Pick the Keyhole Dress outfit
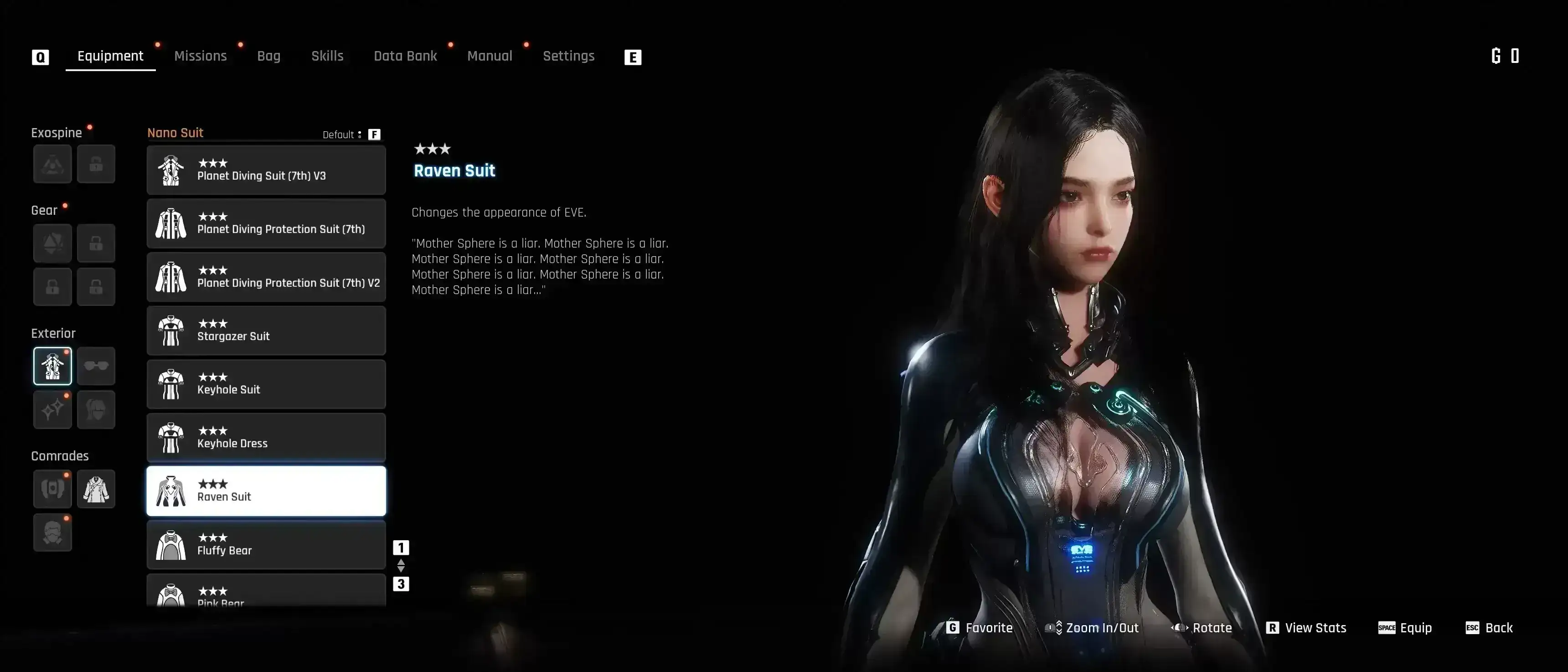Viewport: 1568px width, 672px height. [266, 438]
